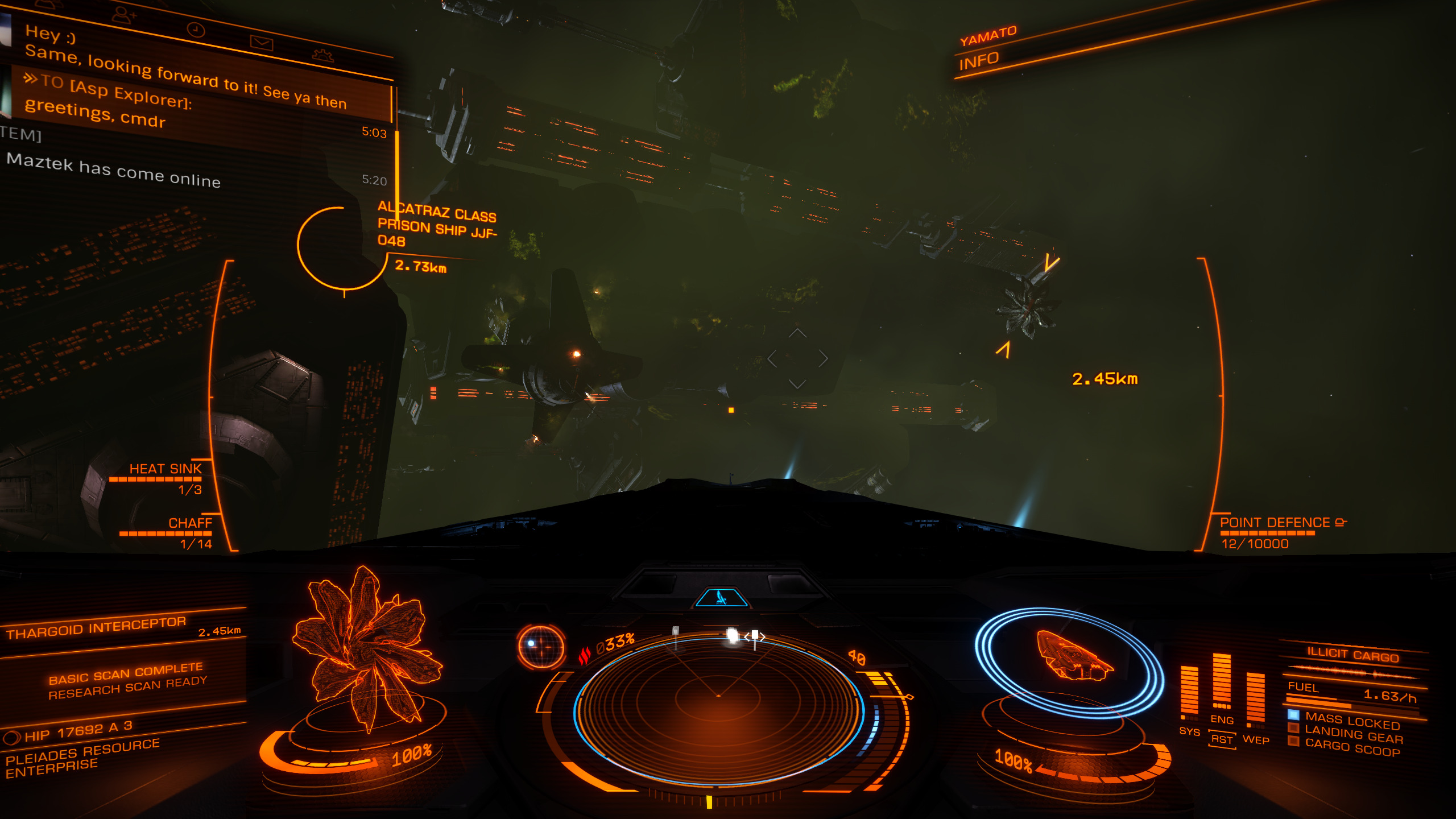Switch to the clock history comms tab
Viewport: 1456px width, 819px height.
coord(196,30)
